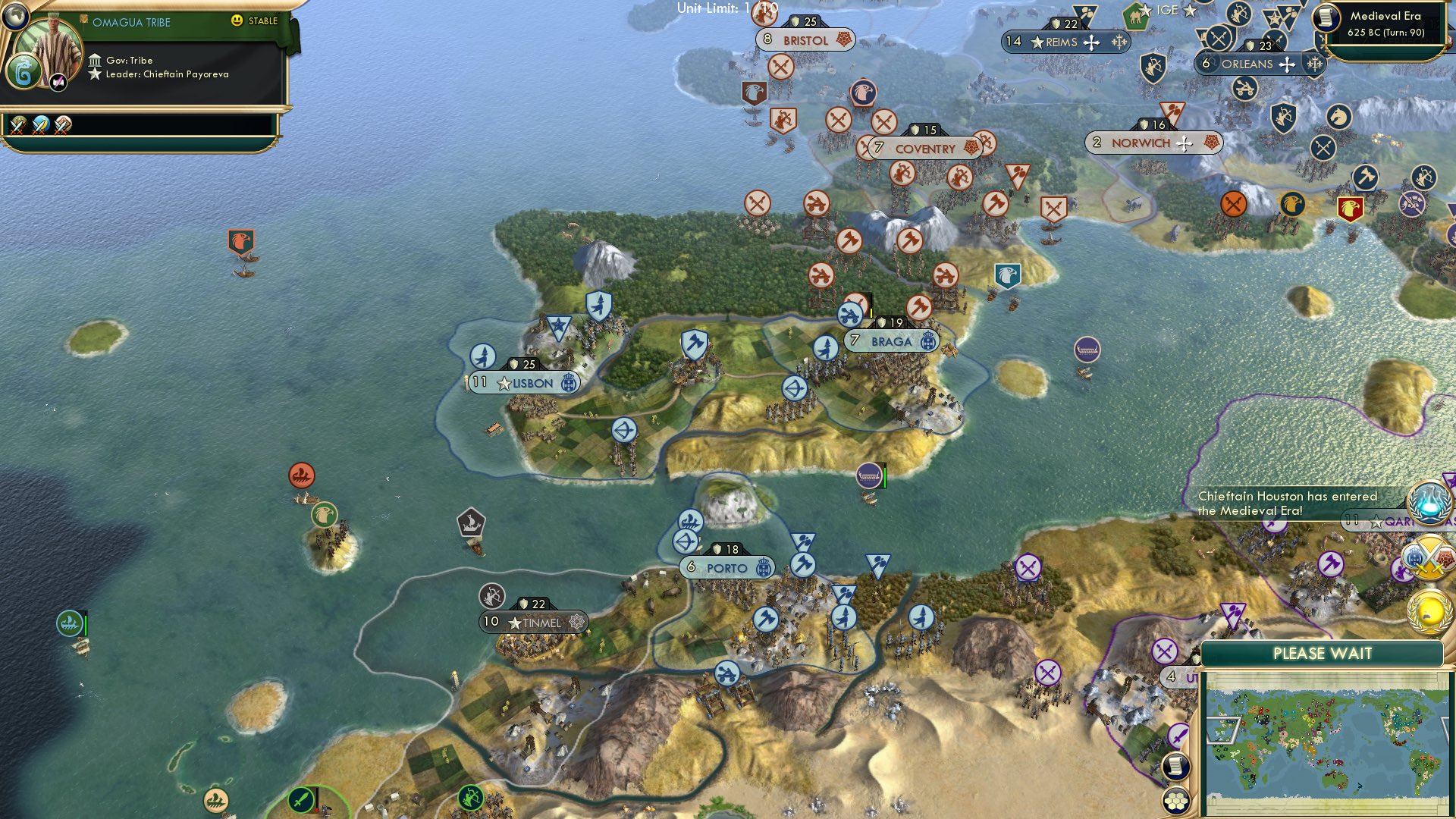Toggle the hexagon overlay button at bottom right
This screenshot has height=819, width=1456.
[x=1175, y=802]
